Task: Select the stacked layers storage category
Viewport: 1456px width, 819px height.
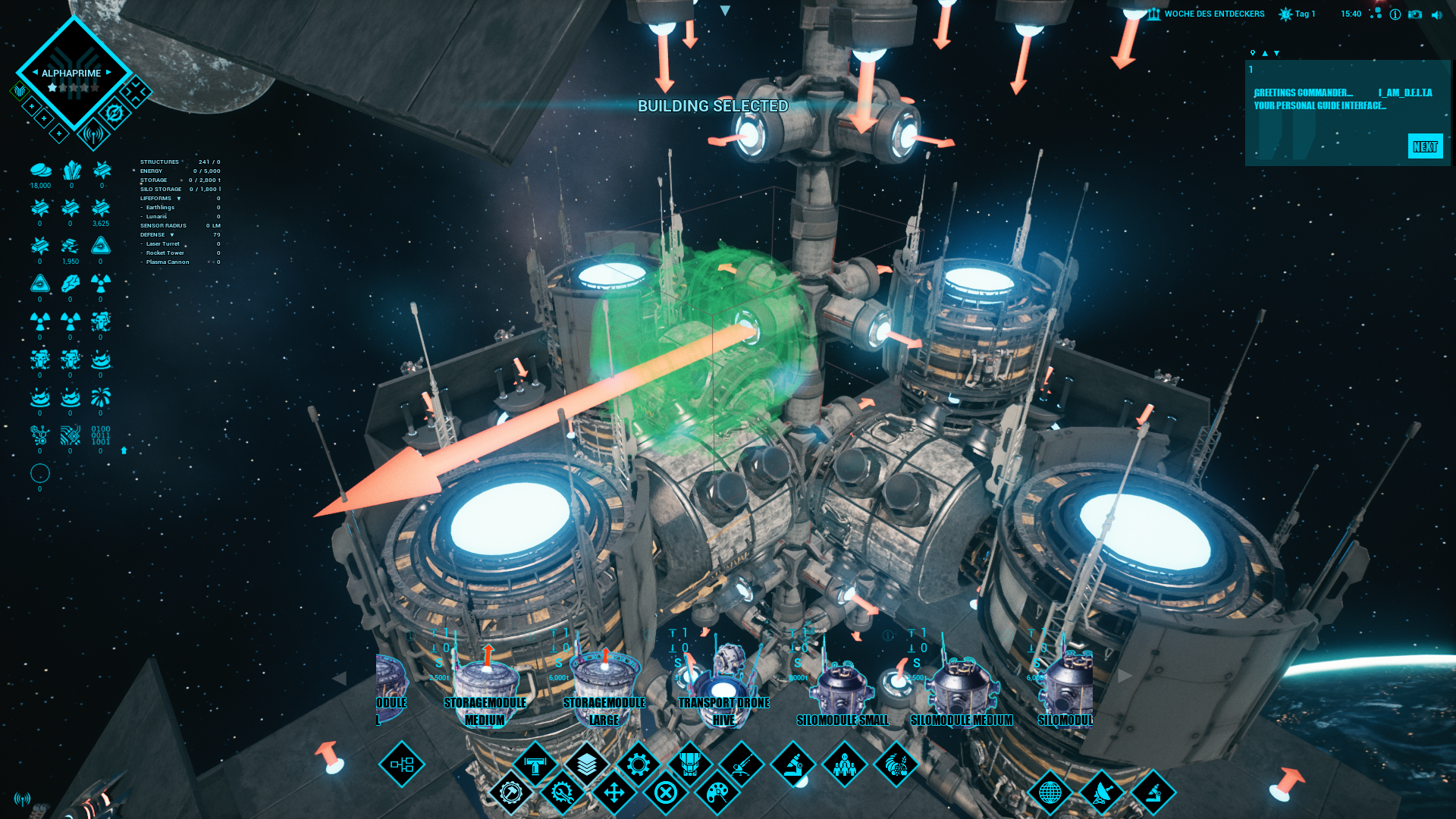Action: (586, 764)
